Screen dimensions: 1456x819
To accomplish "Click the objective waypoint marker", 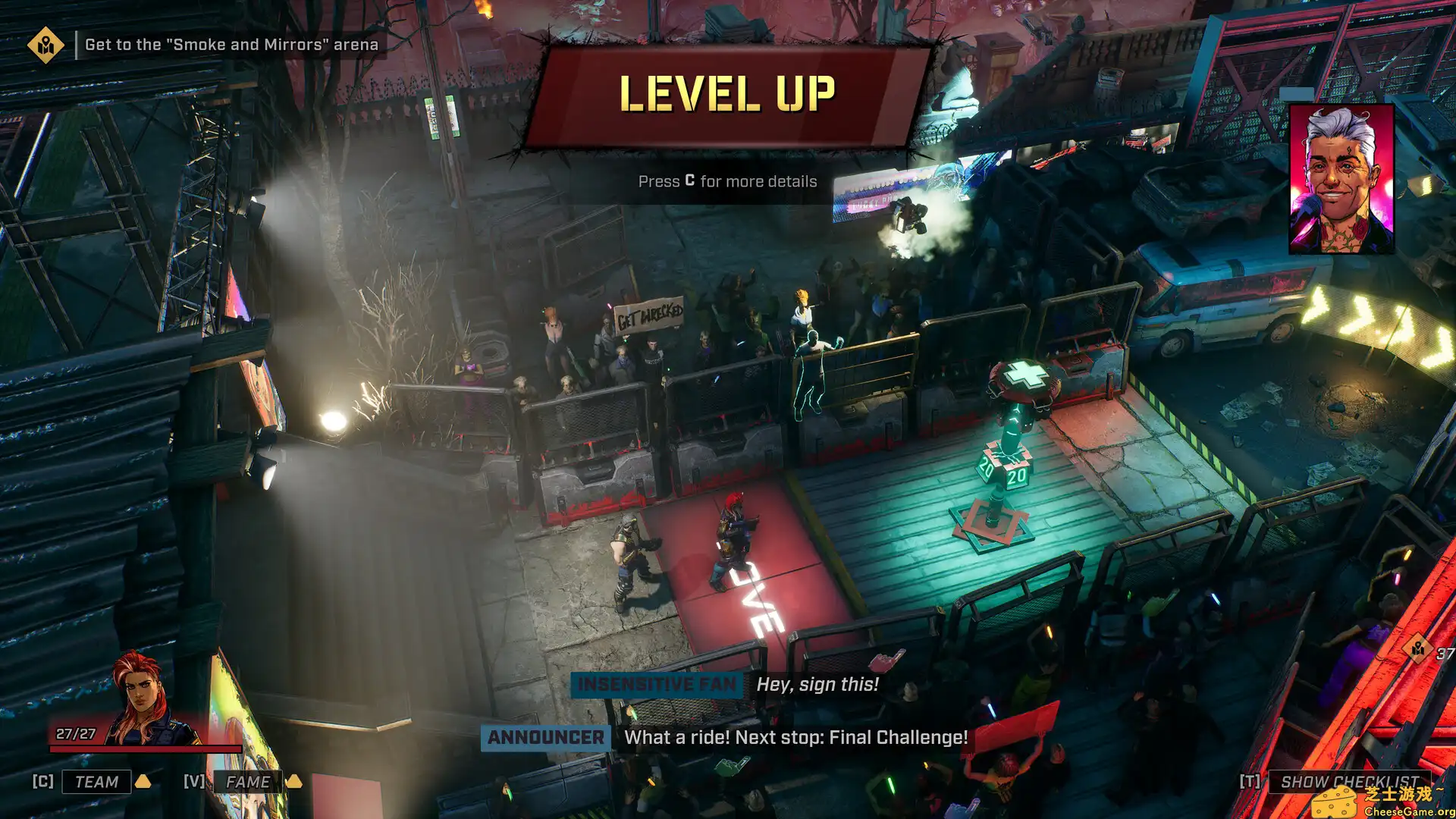I will pos(1417,649).
